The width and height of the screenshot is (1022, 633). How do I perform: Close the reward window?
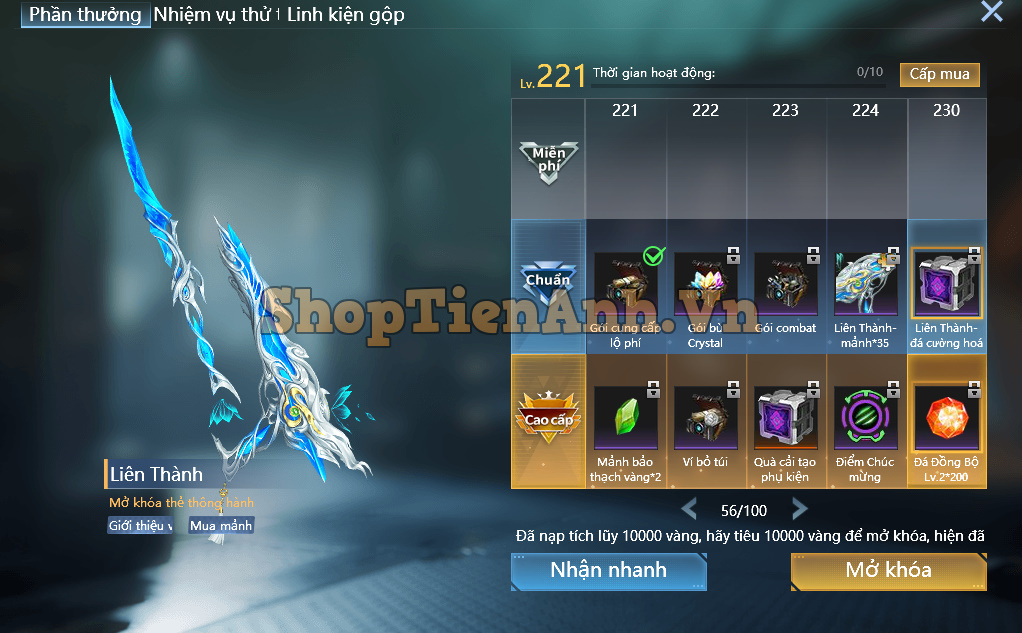click(x=991, y=12)
